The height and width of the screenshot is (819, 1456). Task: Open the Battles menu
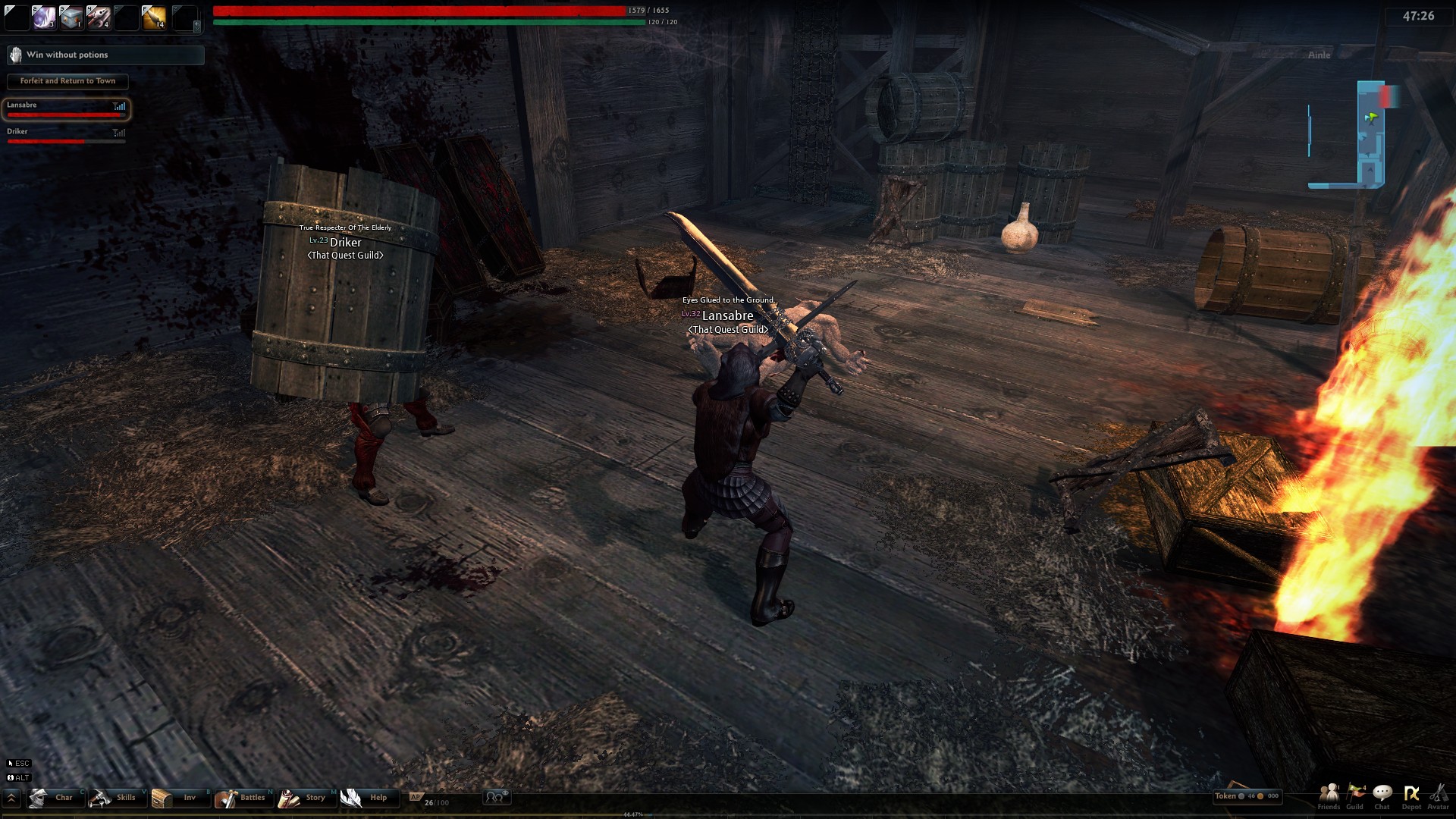tap(243, 798)
